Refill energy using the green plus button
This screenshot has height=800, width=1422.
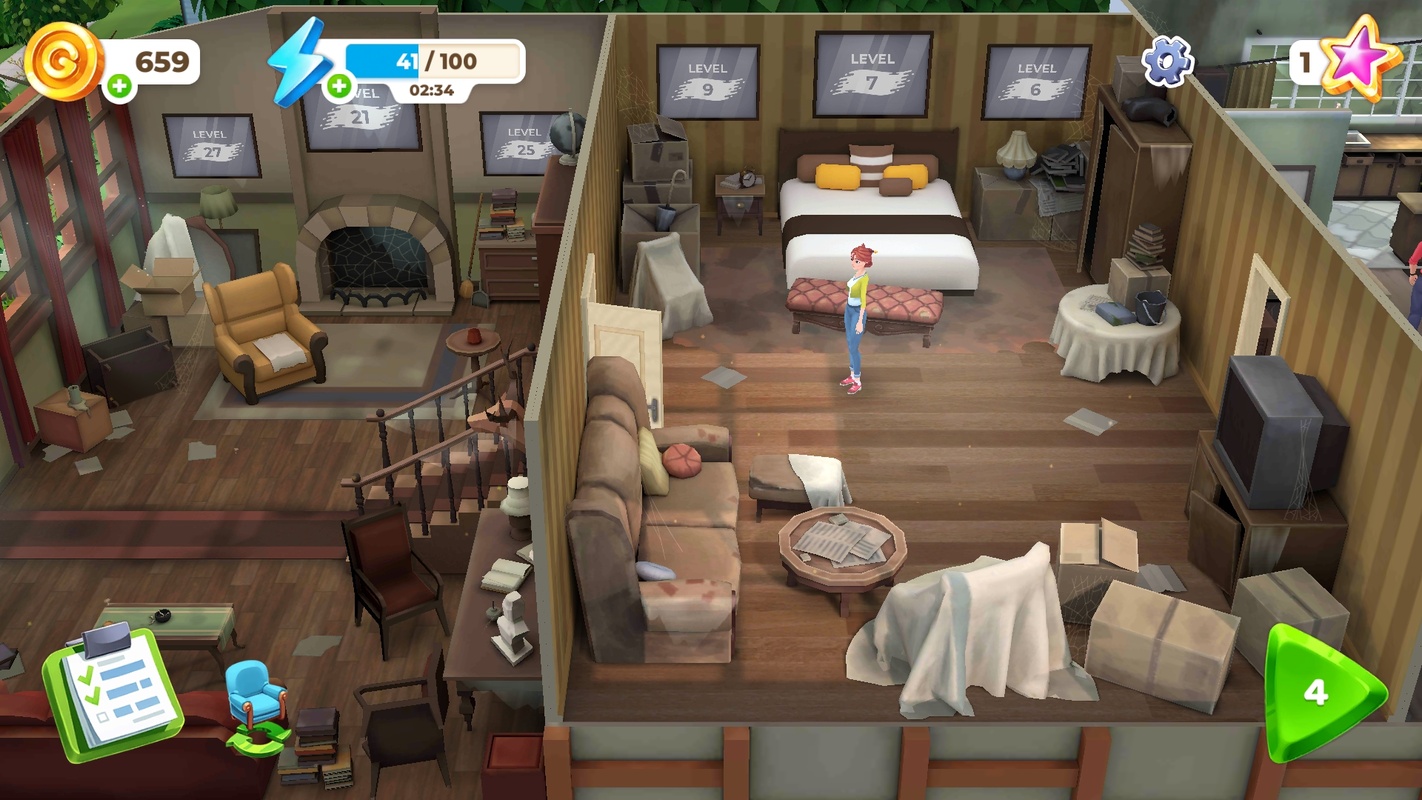(339, 87)
